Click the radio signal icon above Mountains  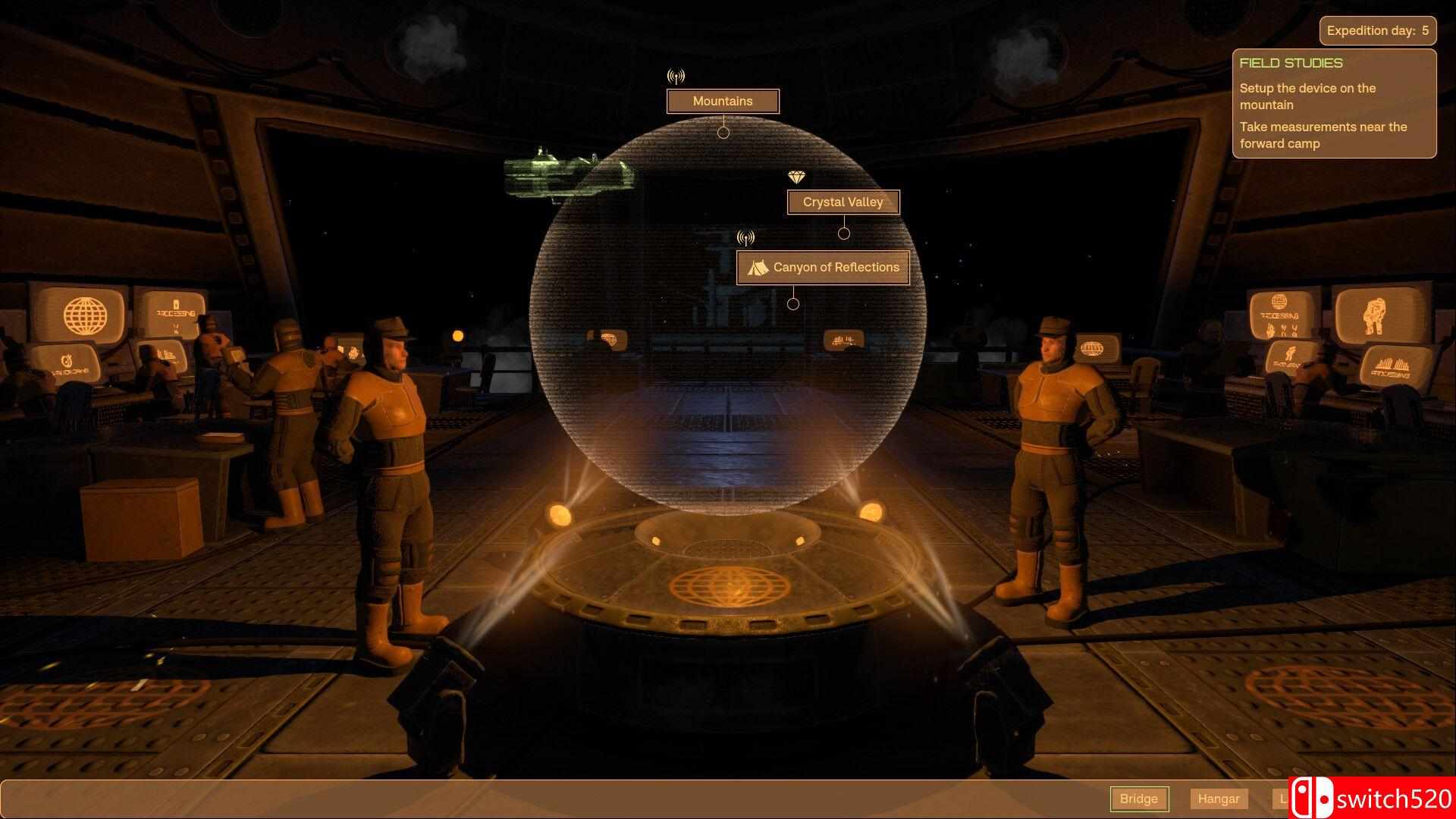pos(676,76)
